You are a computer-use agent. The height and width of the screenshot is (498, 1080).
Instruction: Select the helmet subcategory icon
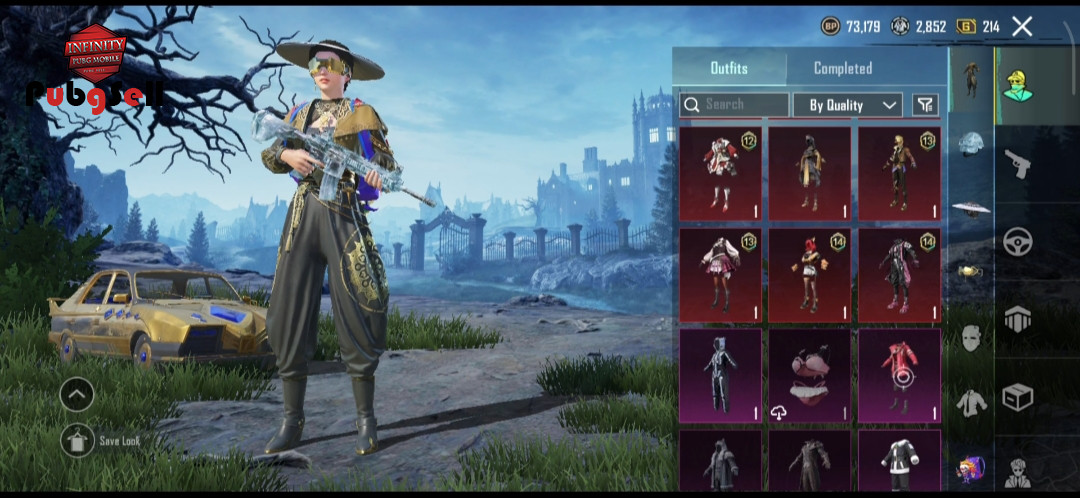(969, 144)
